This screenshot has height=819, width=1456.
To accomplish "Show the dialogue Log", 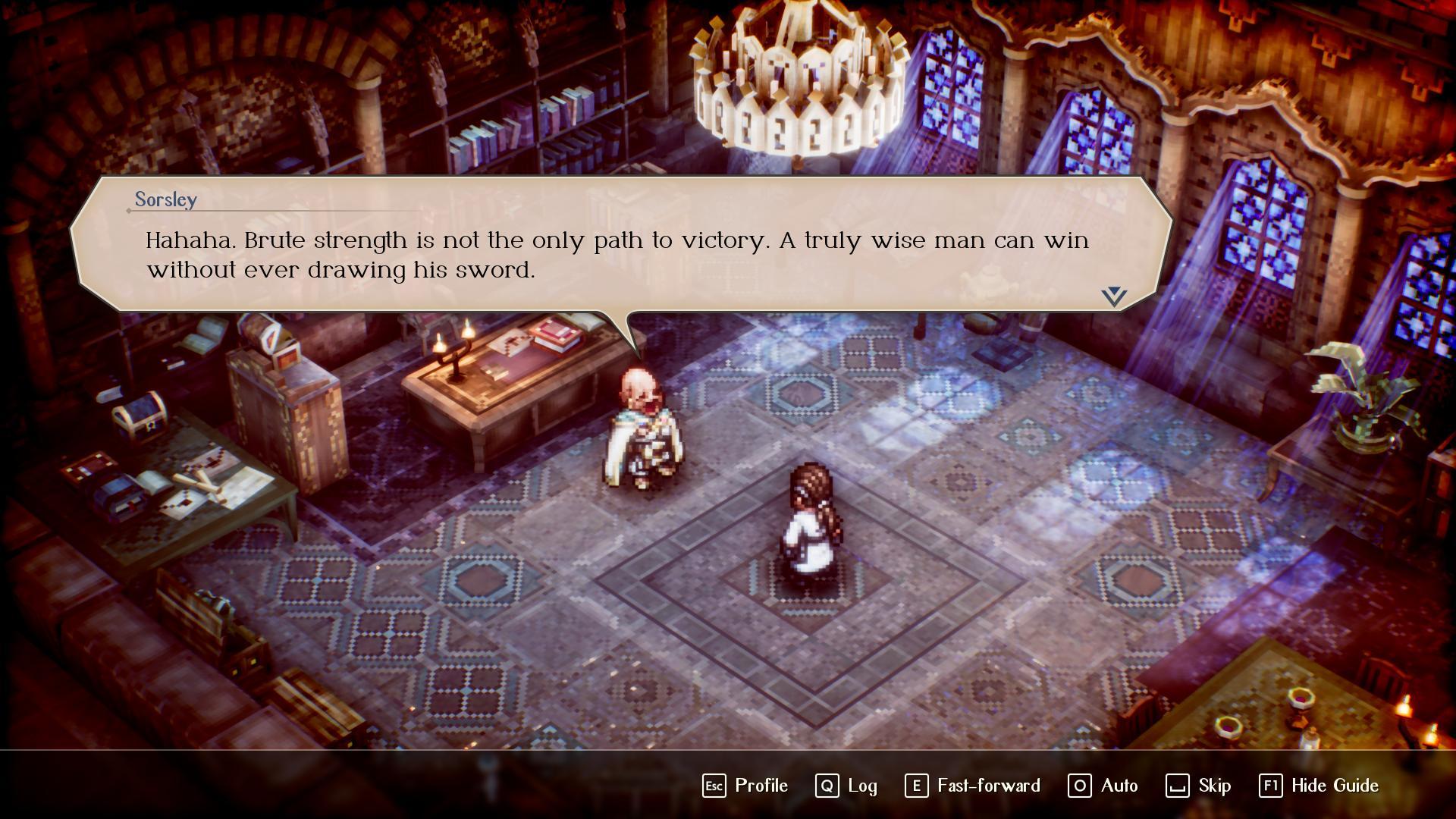I will click(847, 786).
